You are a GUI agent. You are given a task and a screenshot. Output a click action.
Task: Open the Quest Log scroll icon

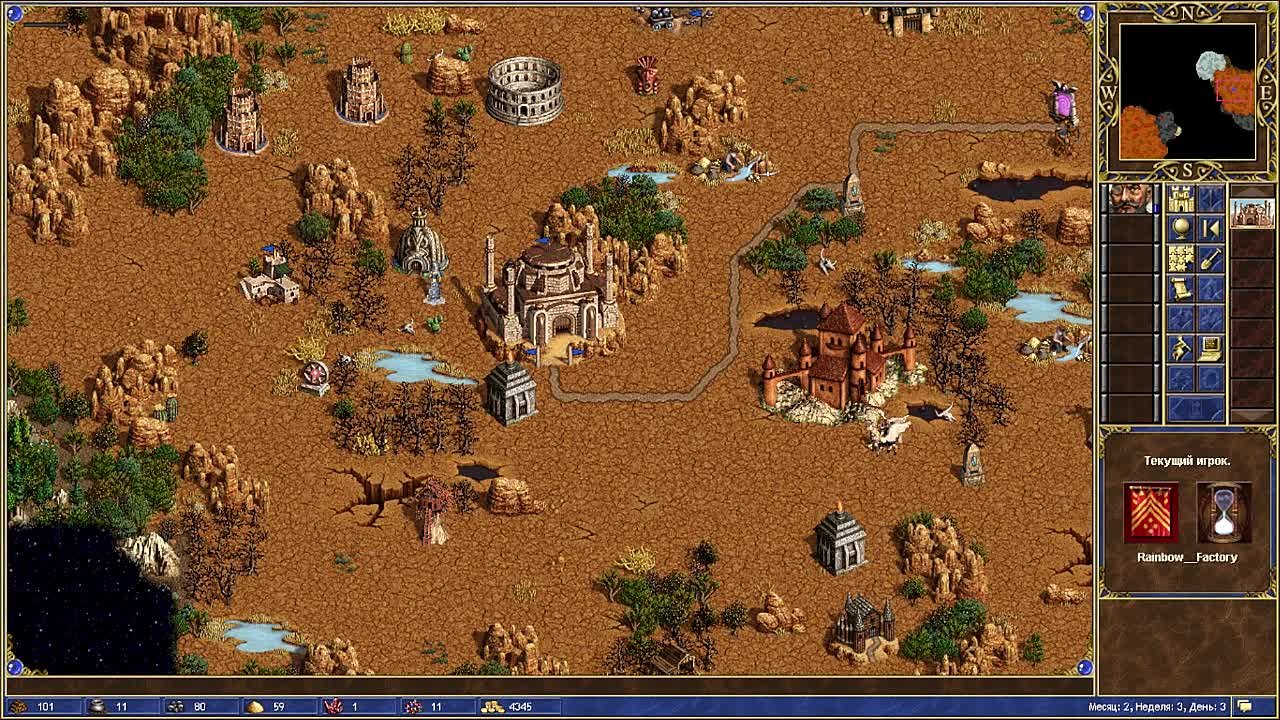(x=1180, y=290)
